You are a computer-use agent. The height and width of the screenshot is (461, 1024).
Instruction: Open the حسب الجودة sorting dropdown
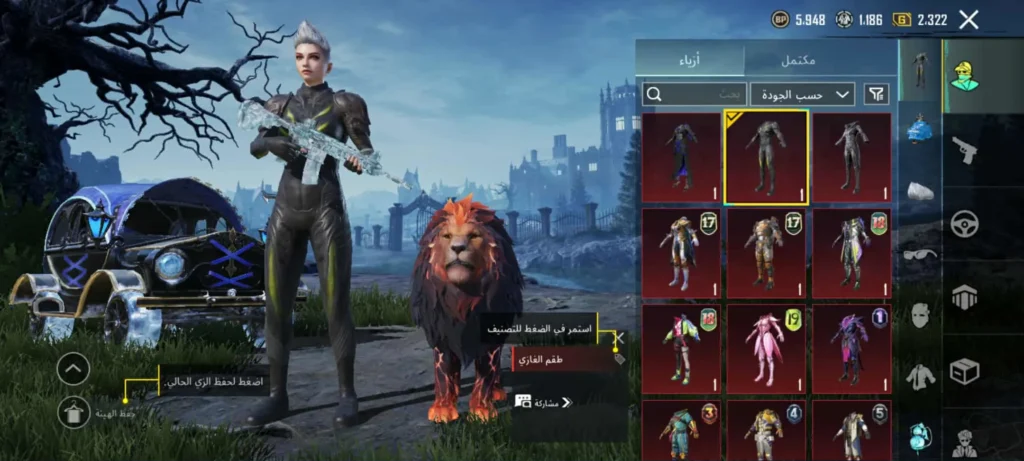802,94
